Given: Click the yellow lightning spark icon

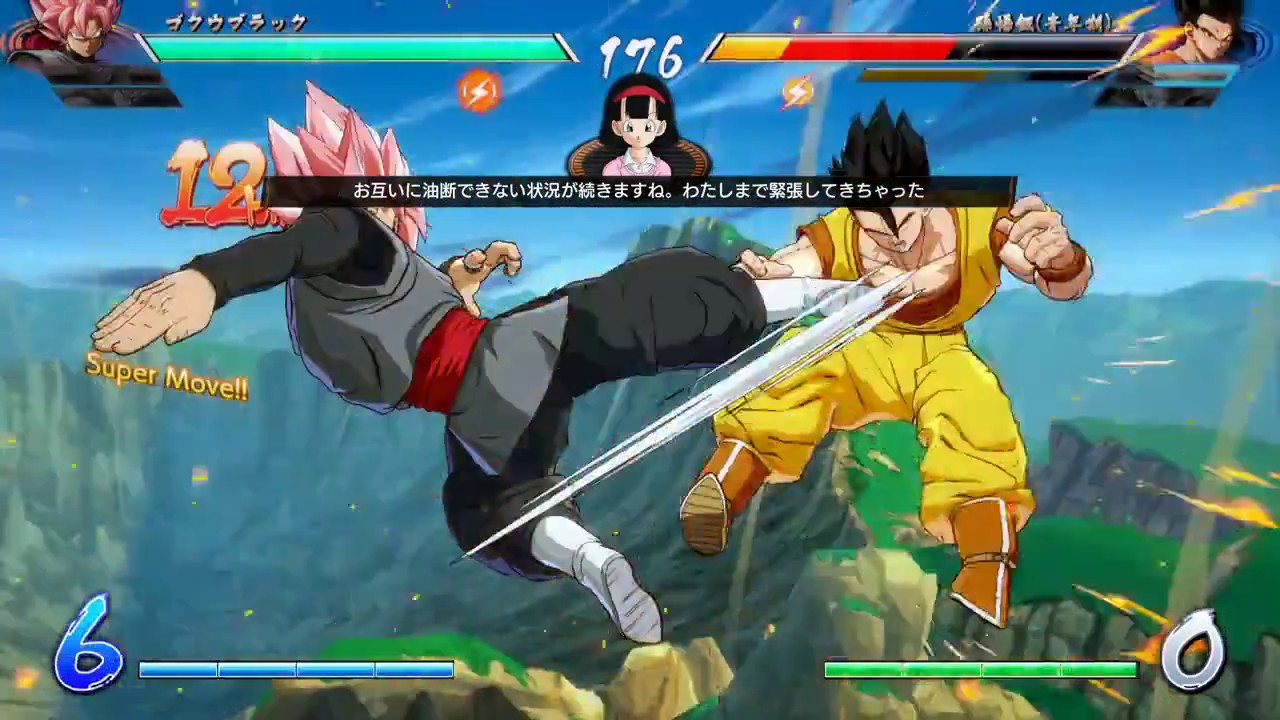Looking at the screenshot, I should pyautogui.click(x=800, y=91).
